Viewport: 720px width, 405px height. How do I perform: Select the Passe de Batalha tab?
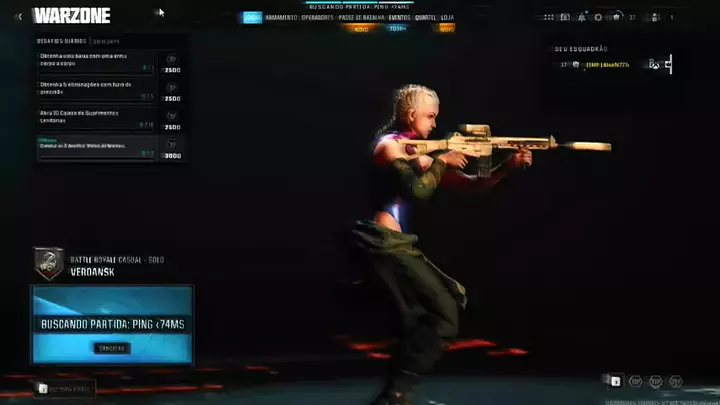(360, 17)
